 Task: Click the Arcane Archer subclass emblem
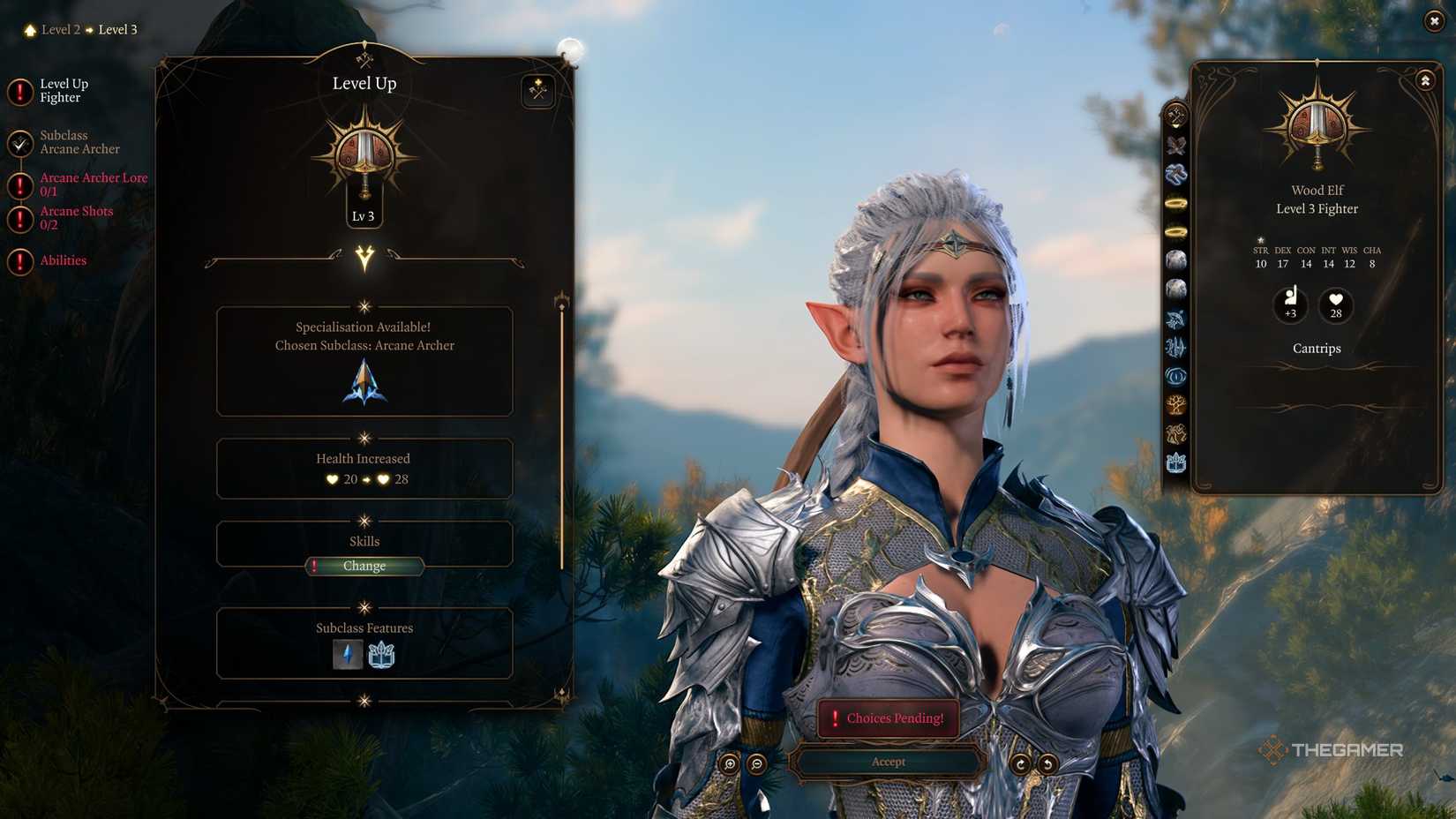point(364,383)
